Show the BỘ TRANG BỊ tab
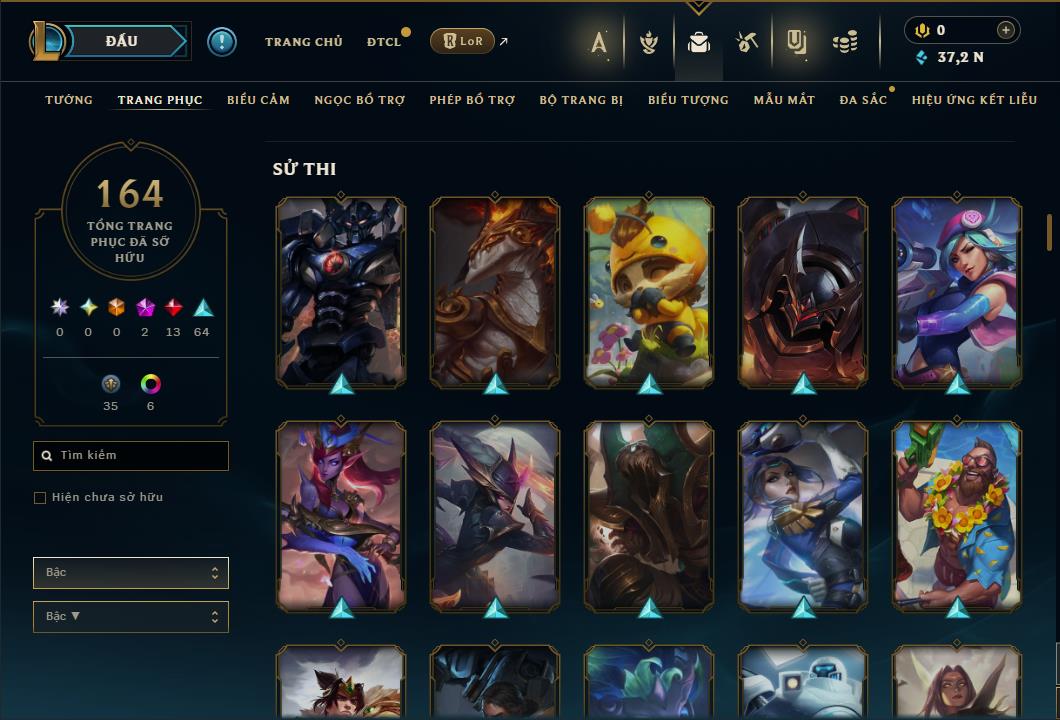1060x720 pixels. tap(581, 100)
